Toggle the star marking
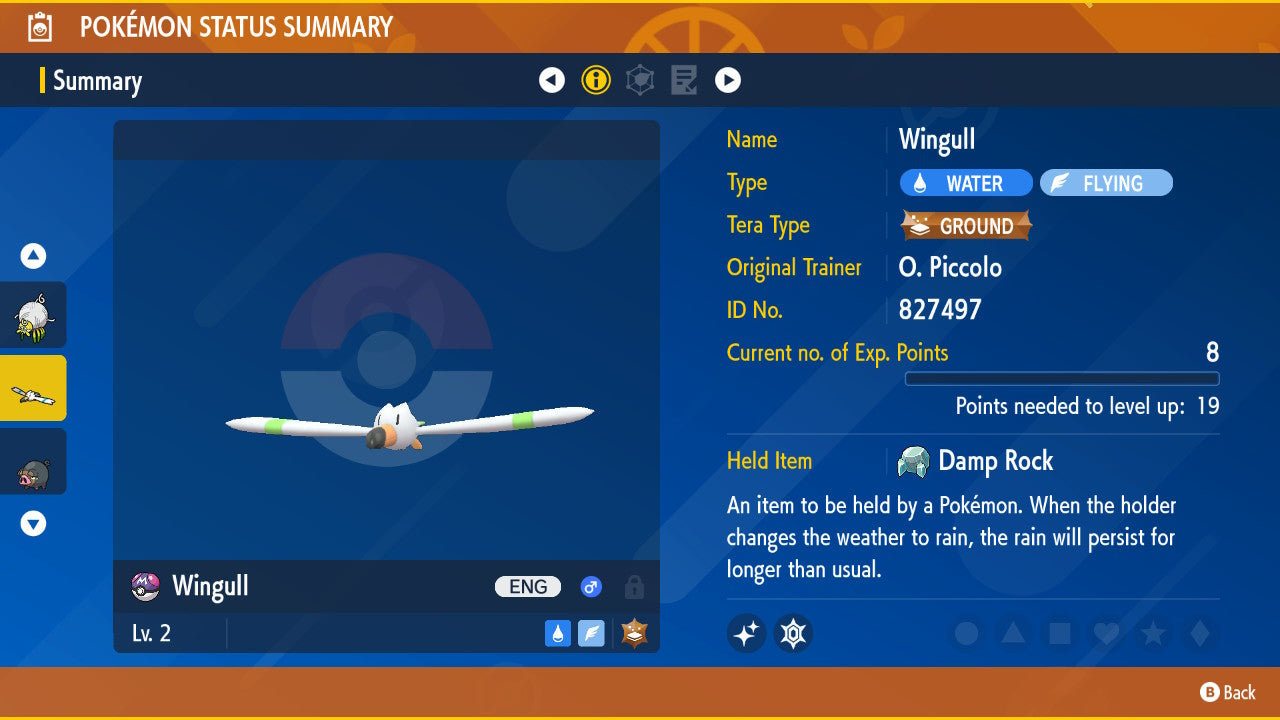 click(1153, 633)
